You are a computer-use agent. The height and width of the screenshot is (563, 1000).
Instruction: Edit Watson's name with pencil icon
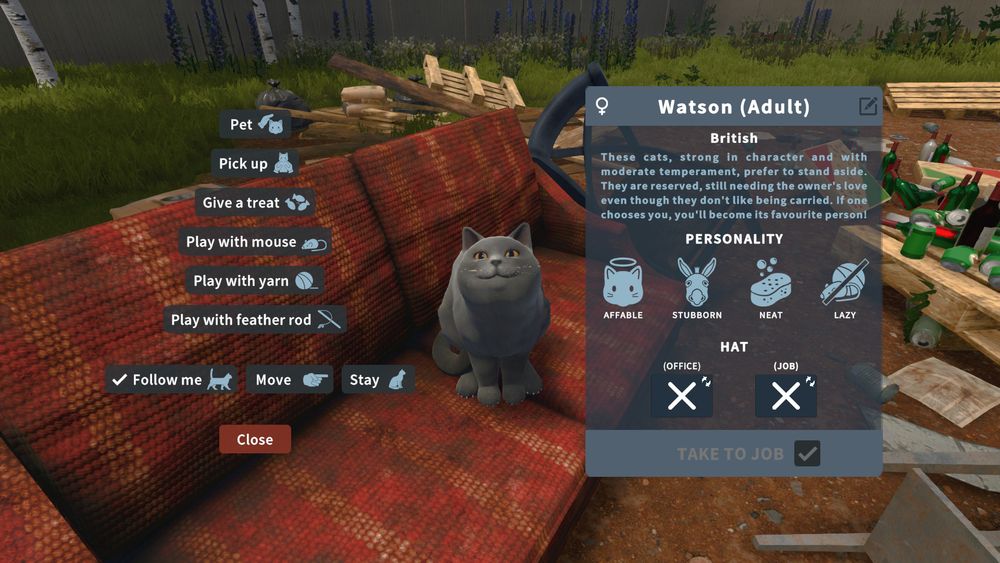click(867, 106)
